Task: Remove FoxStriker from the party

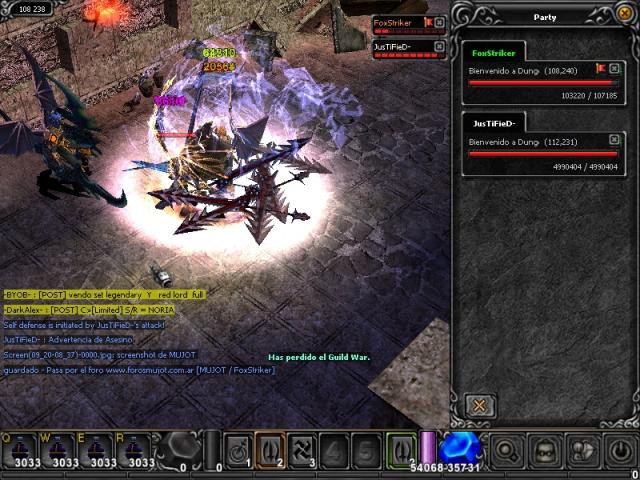Action: pyautogui.click(x=614, y=69)
